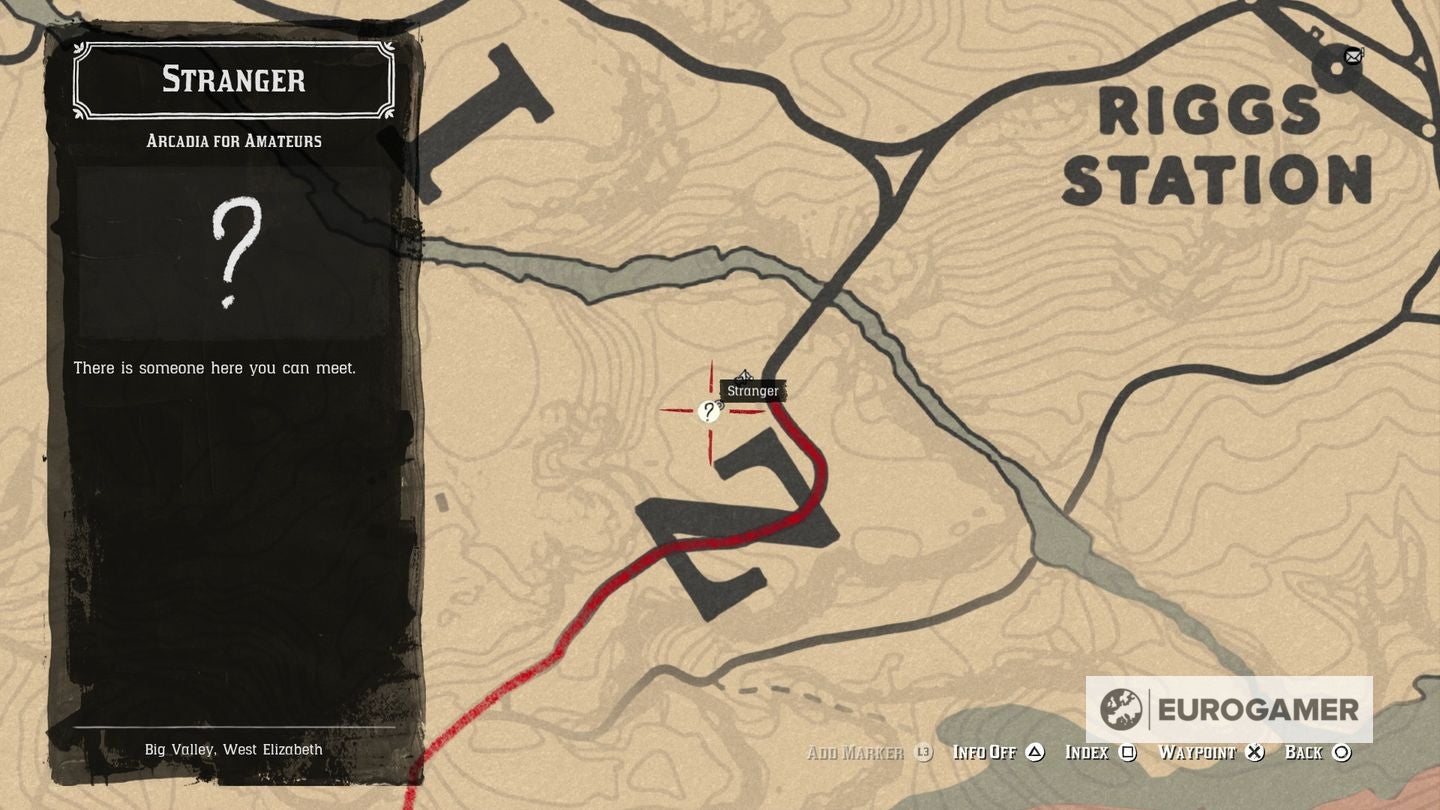The image size is (1440, 810).
Task: Click the Info Off triangle button icon
Action: point(1035,752)
